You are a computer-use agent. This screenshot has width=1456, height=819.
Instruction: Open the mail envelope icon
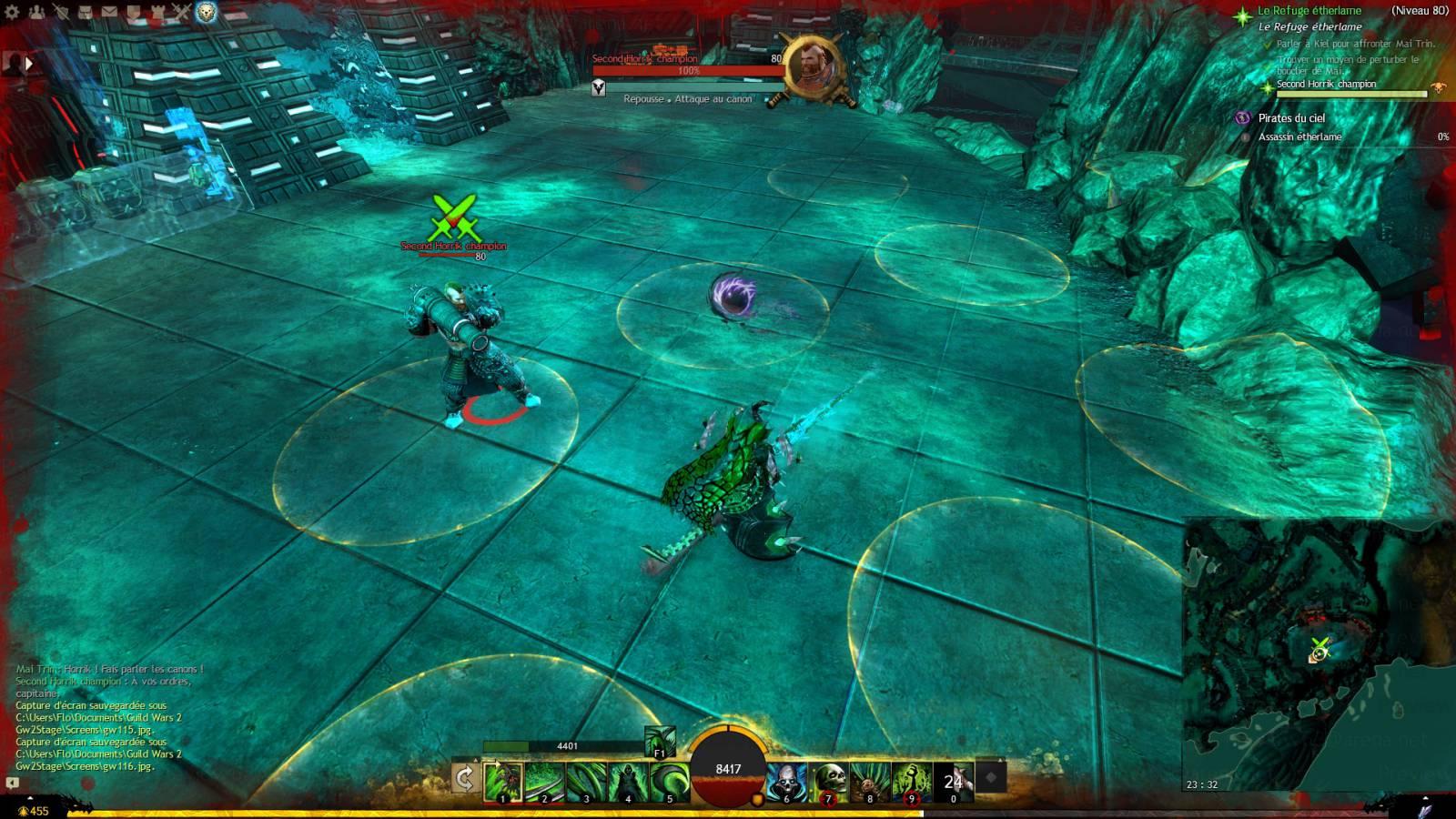[108, 13]
